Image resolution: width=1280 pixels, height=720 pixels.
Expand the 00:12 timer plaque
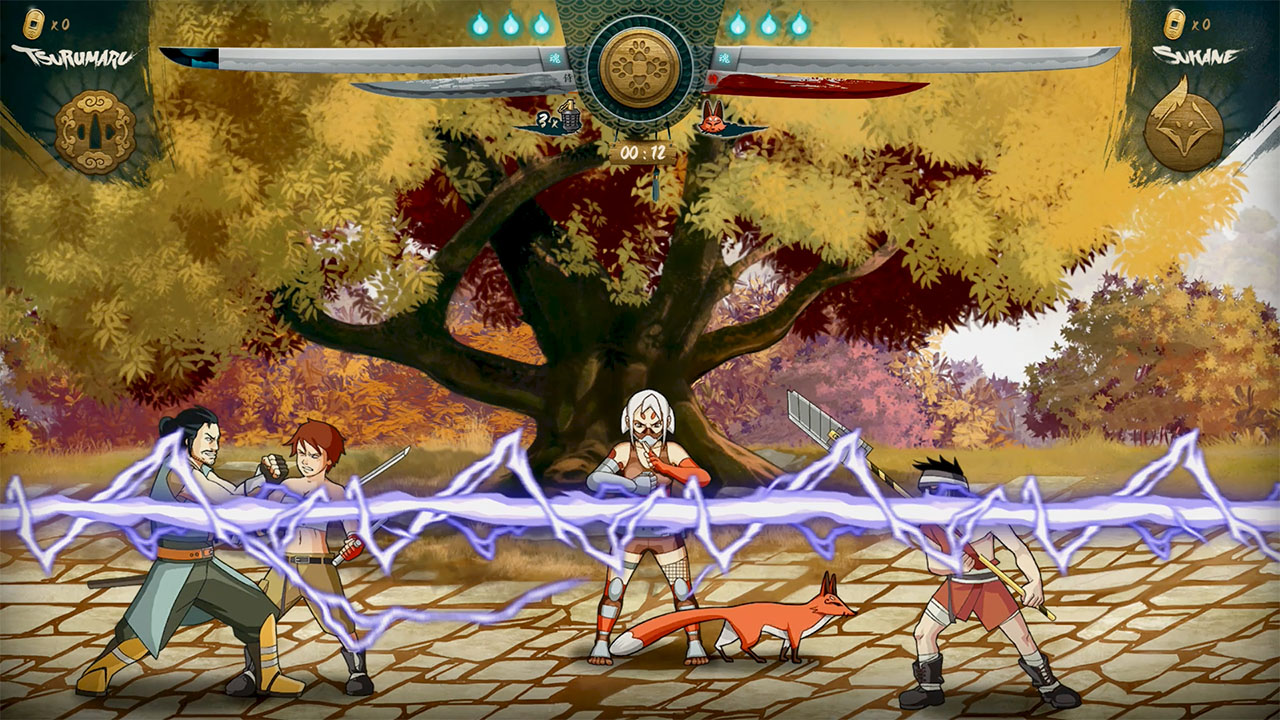point(643,150)
